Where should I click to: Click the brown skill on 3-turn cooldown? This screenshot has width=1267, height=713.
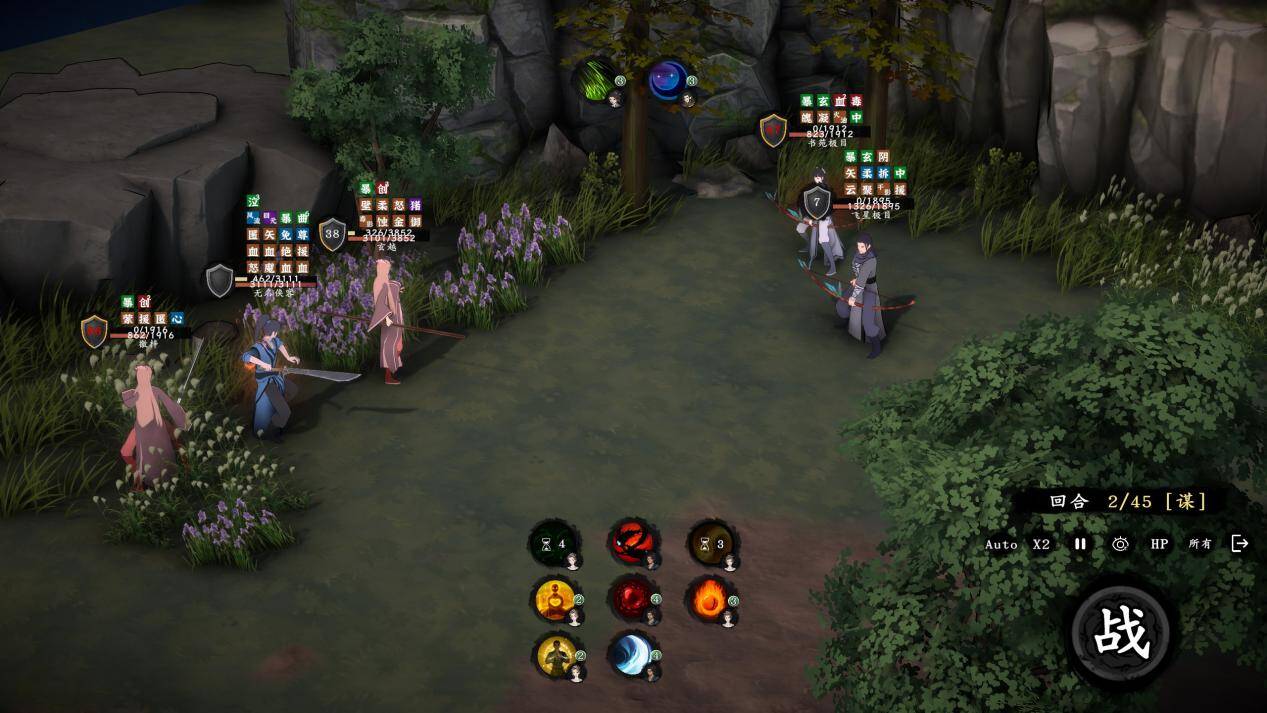(711, 544)
